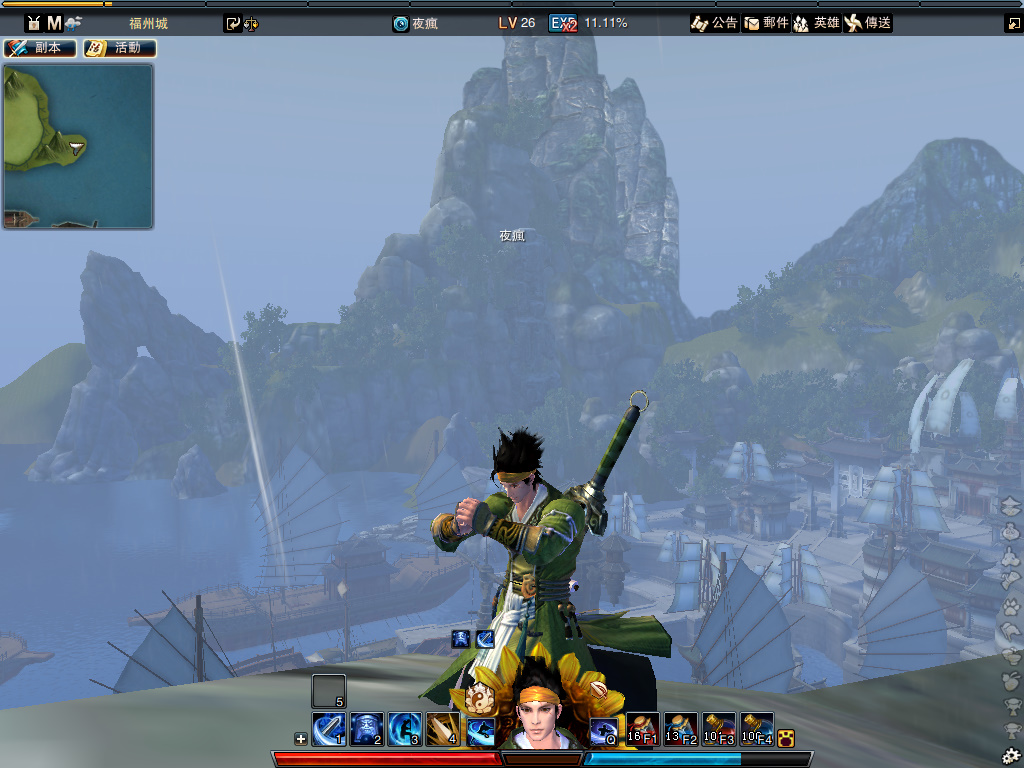
Task: Click the arrow icon beside the scales
Action: click(x=233, y=23)
